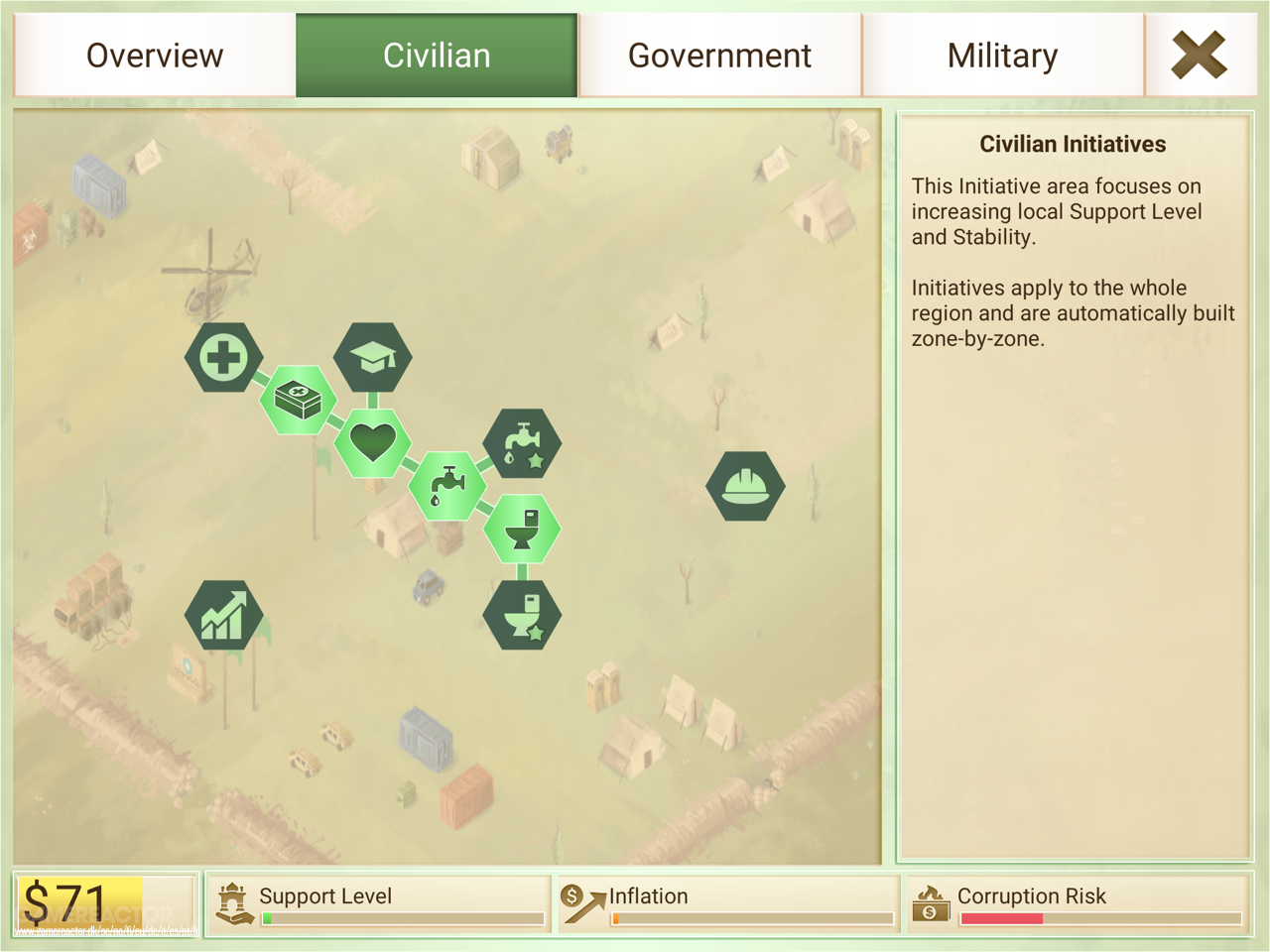Choose the first aid kit initiative
Image resolution: width=1270 pixels, height=952 pixels.
click(x=298, y=400)
